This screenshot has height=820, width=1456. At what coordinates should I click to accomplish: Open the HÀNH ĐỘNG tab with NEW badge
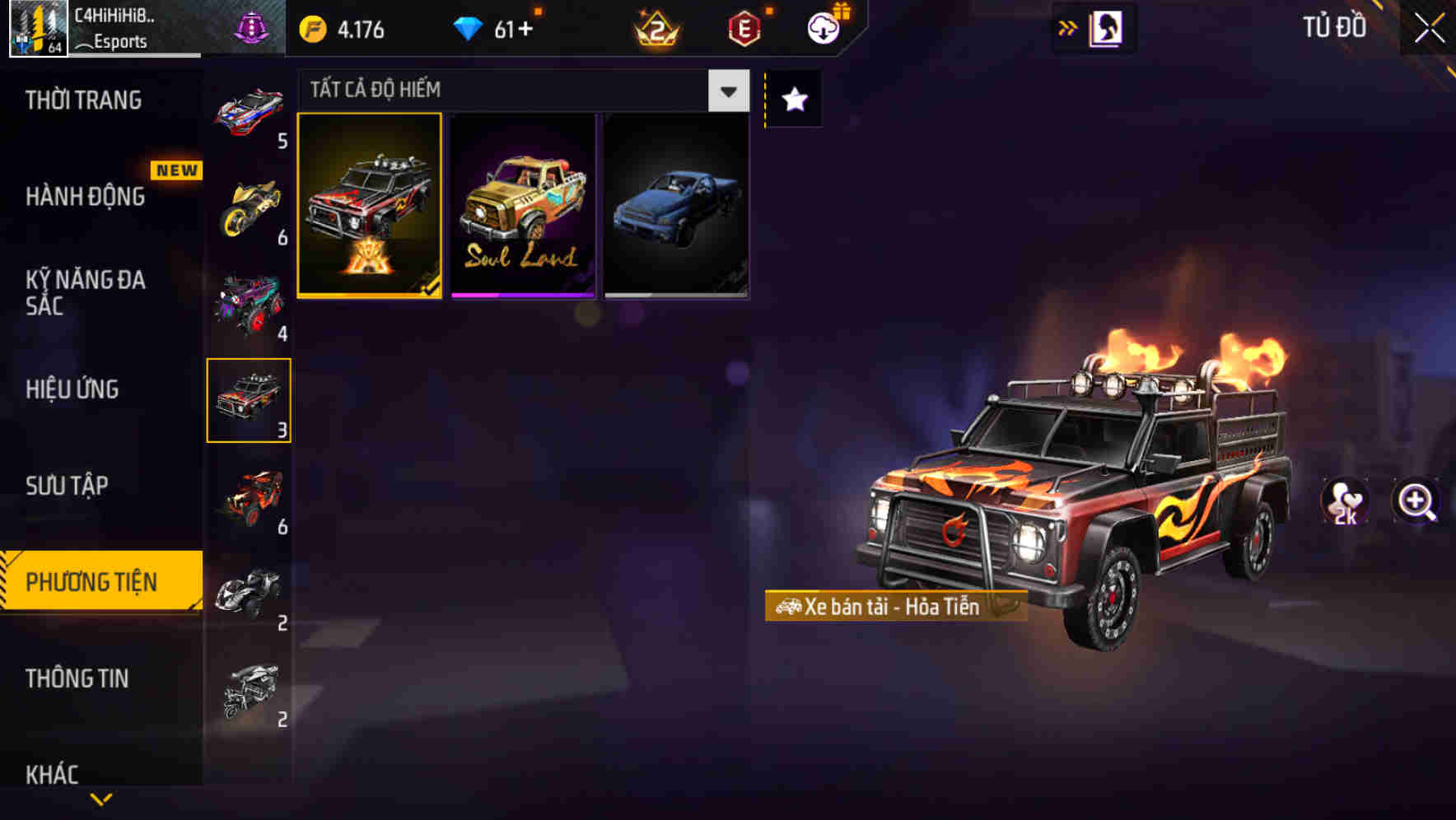(x=86, y=197)
